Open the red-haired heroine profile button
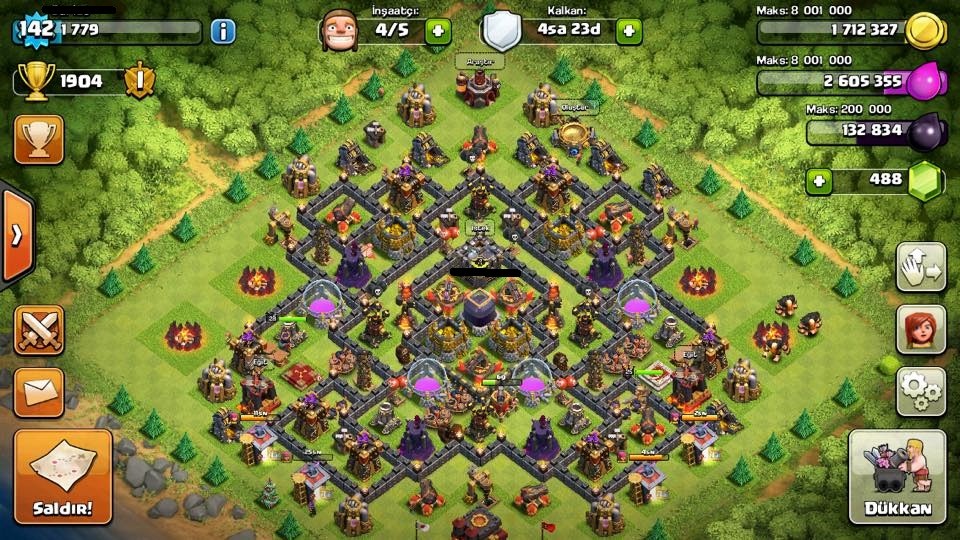Viewport: 960px width, 540px height. 920,329
